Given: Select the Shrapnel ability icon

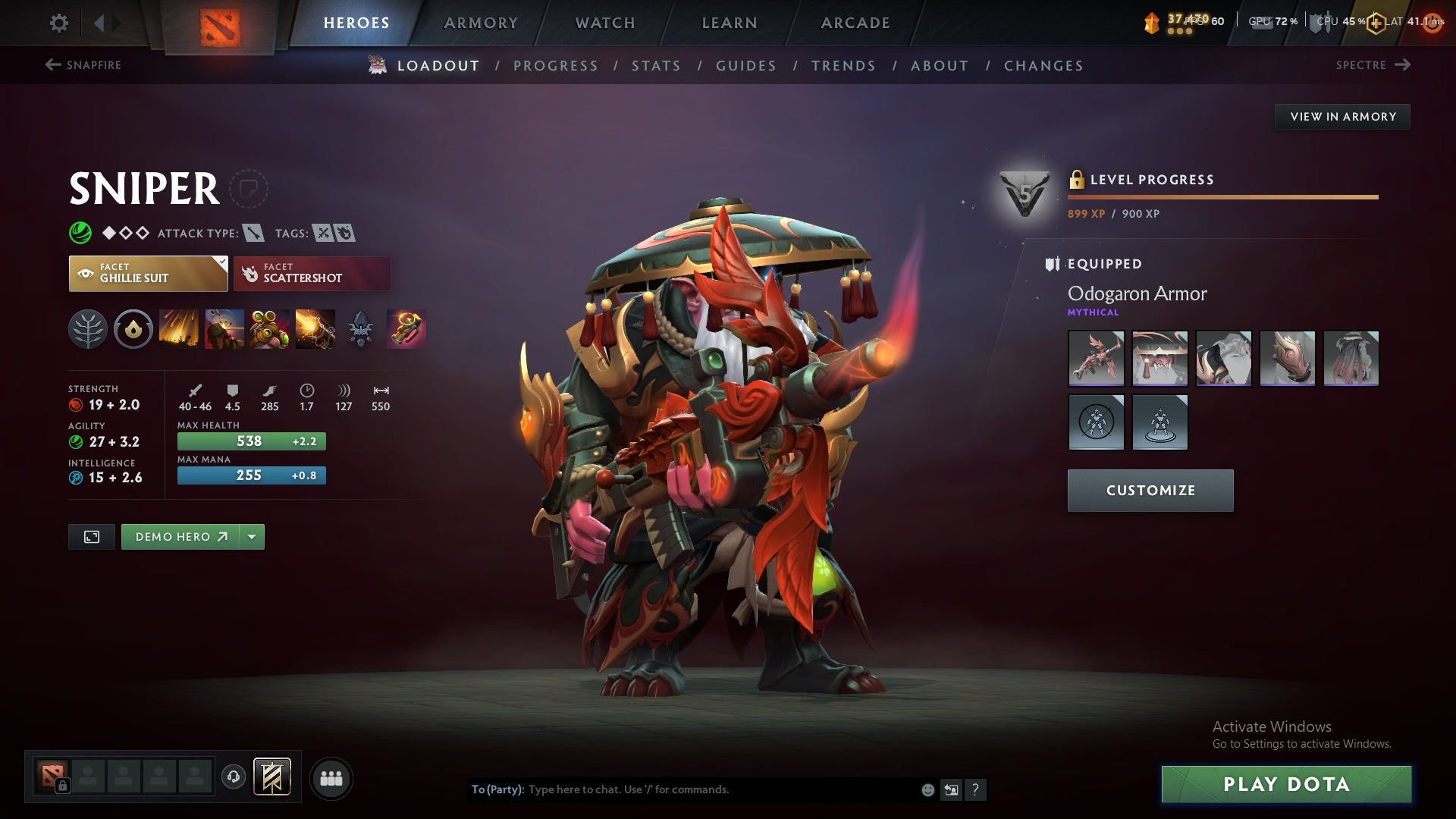Looking at the screenshot, I should pos(181,329).
